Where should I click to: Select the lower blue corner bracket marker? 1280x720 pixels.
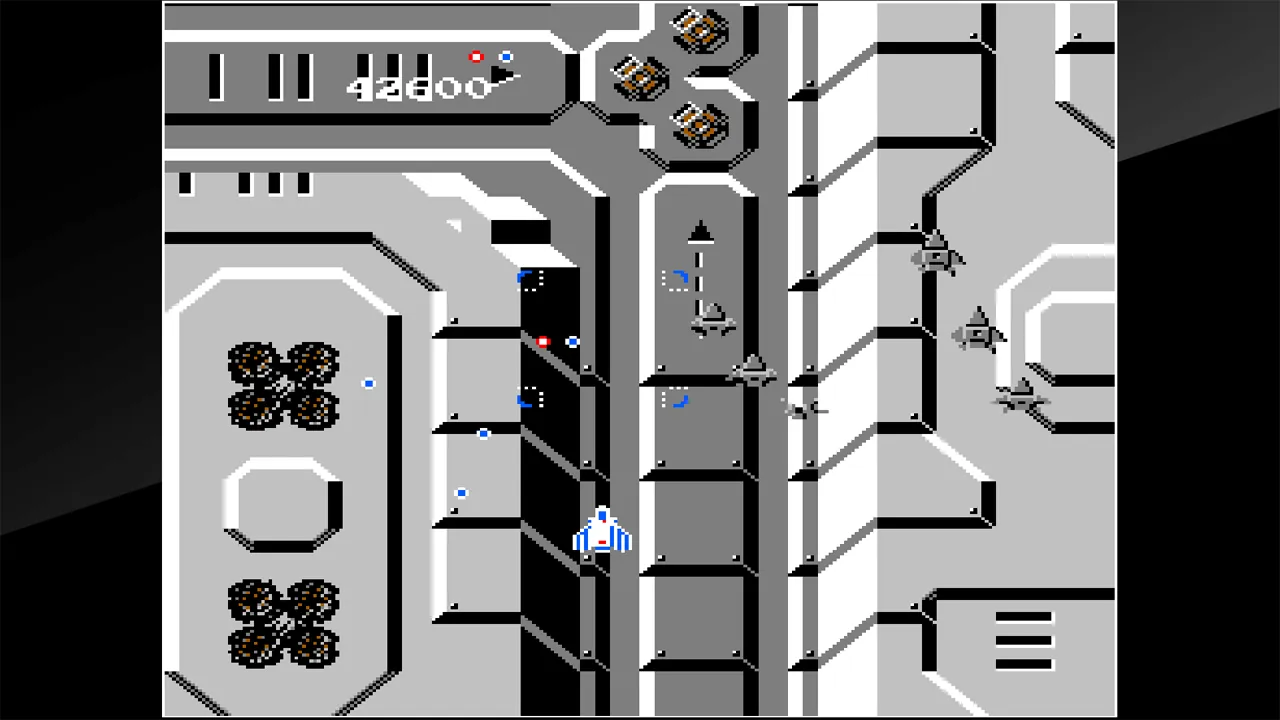(530, 398)
